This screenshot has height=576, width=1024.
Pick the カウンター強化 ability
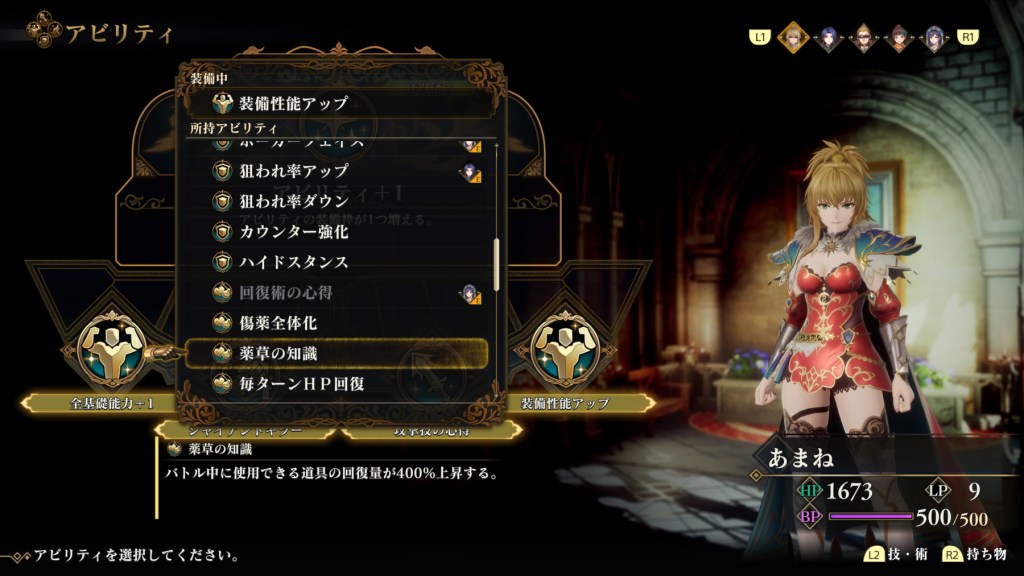[293, 231]
